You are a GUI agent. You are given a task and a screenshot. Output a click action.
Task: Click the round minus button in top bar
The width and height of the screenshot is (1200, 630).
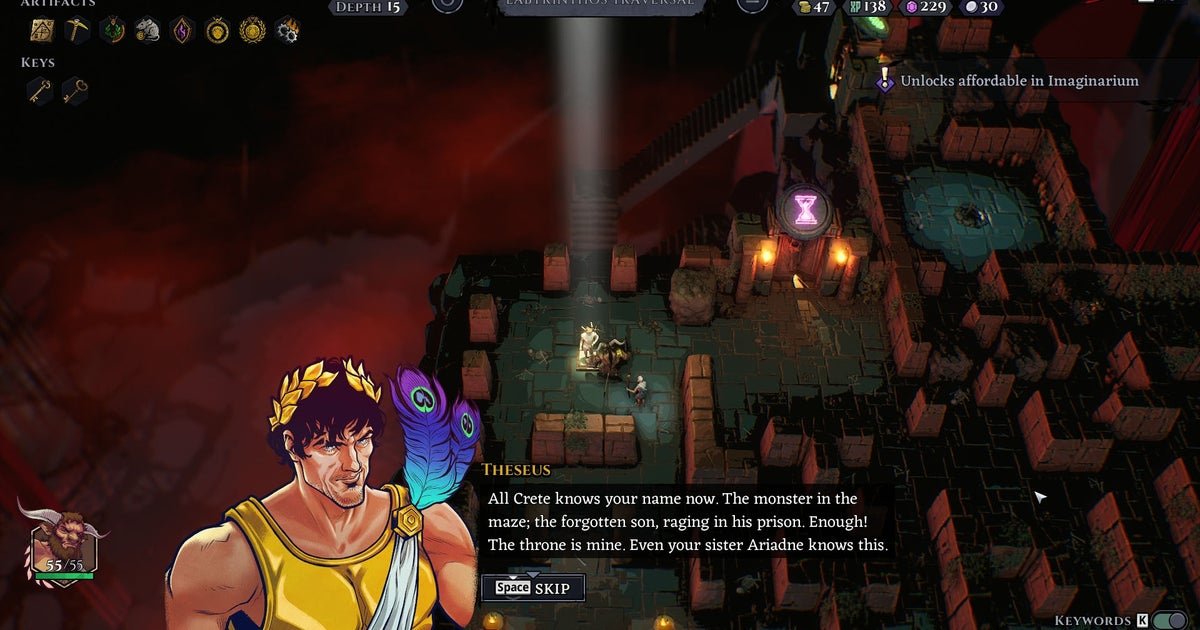751,6
